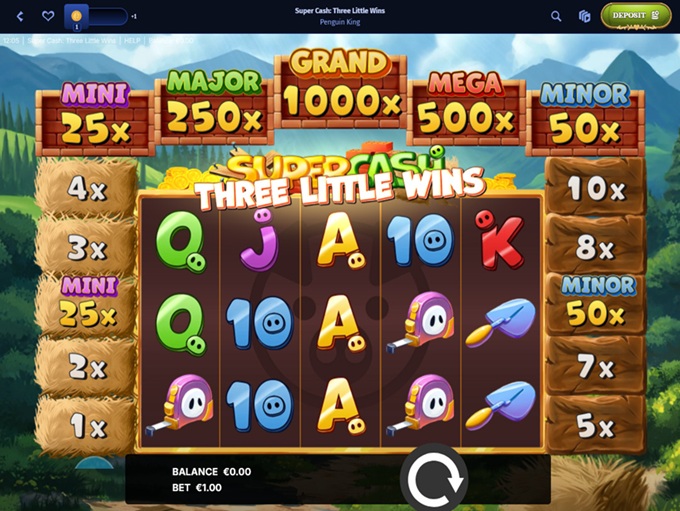This screenshot has width=680, height=511.
Task: Click the cube icon beside Deposit
Action: coord(585,16)
